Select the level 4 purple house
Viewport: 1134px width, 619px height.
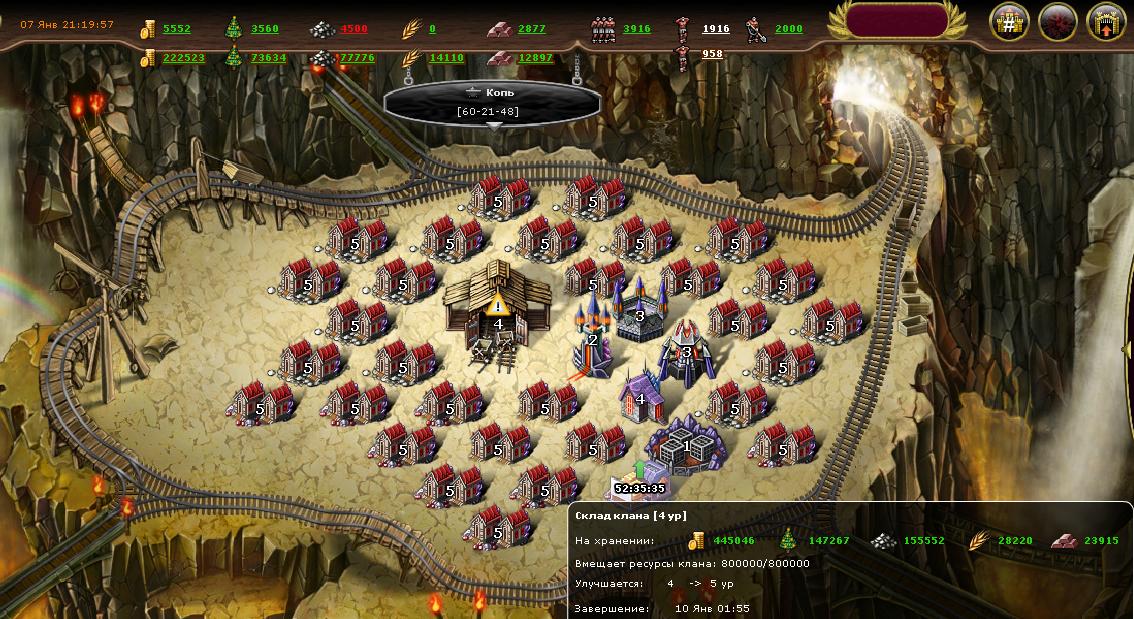[641, 397]
